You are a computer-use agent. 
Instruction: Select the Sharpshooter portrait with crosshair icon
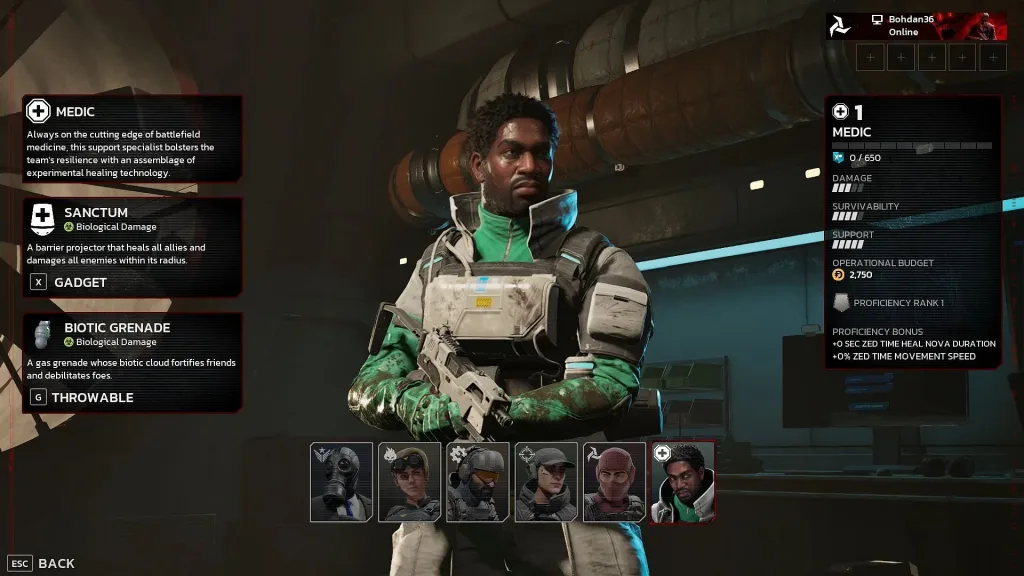coord(546,482)
